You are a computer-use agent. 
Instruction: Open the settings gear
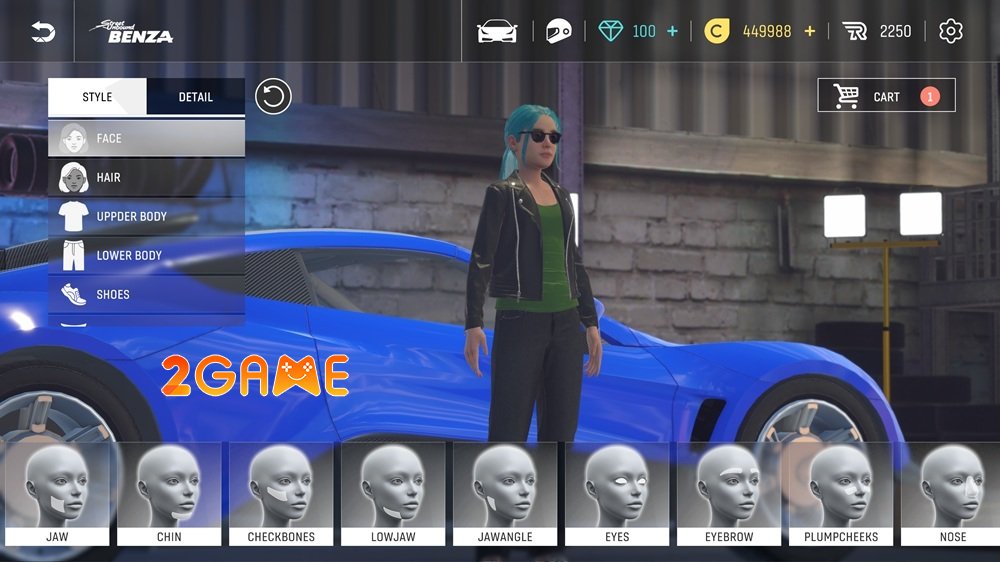[x=951, y=32]
